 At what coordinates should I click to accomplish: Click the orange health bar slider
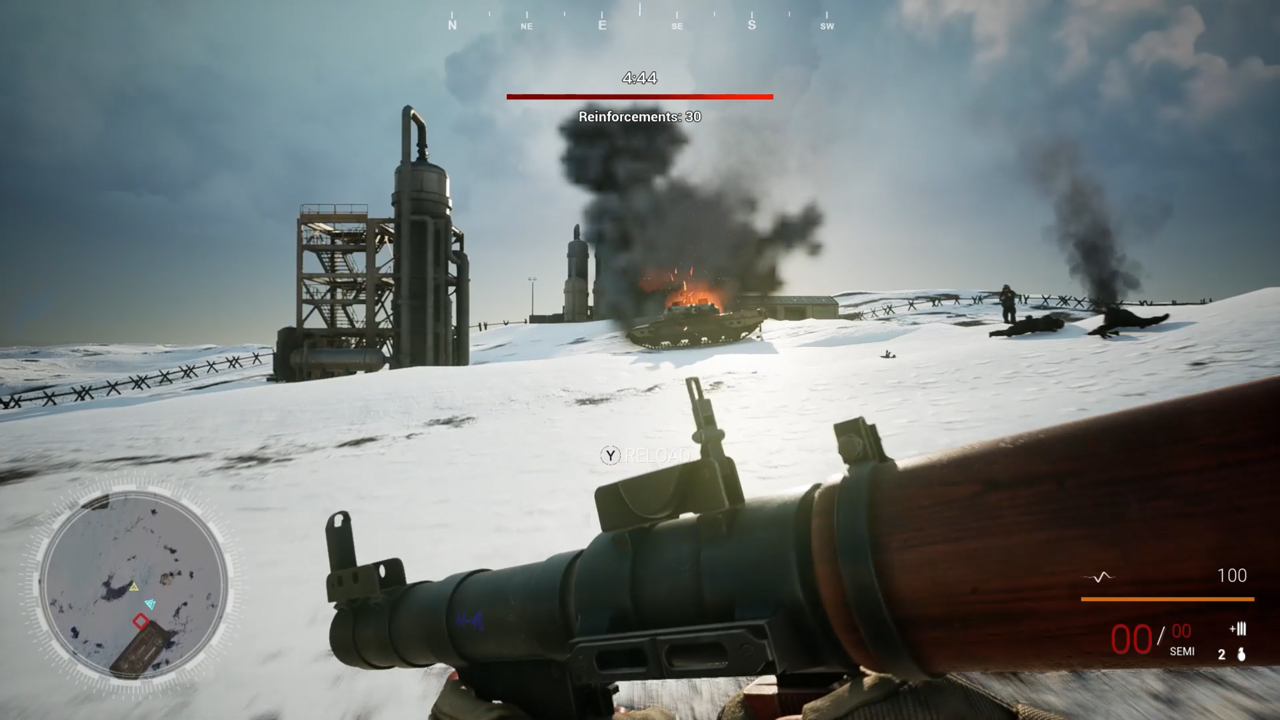pos(1165,598)
